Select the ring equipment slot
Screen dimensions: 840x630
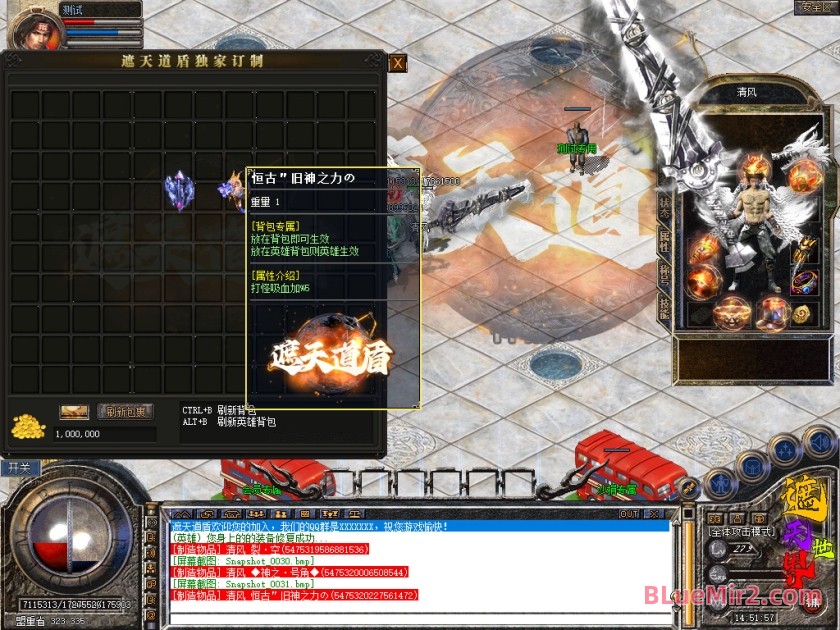click(x=804, y=282)
